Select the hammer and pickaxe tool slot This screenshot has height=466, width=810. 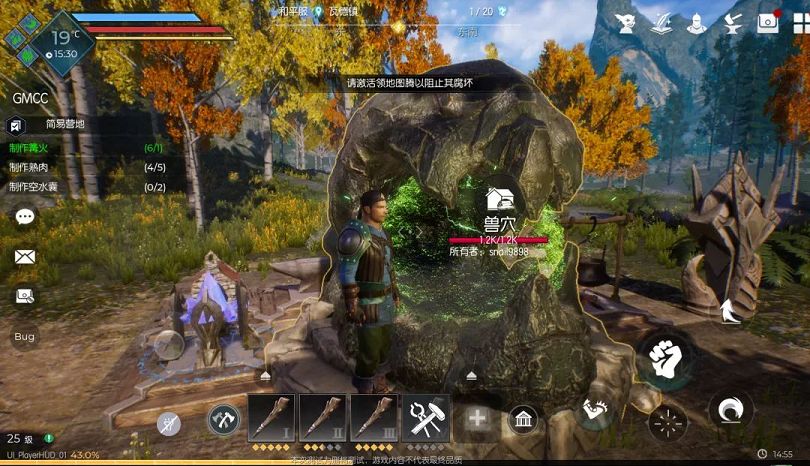[425, 417]
